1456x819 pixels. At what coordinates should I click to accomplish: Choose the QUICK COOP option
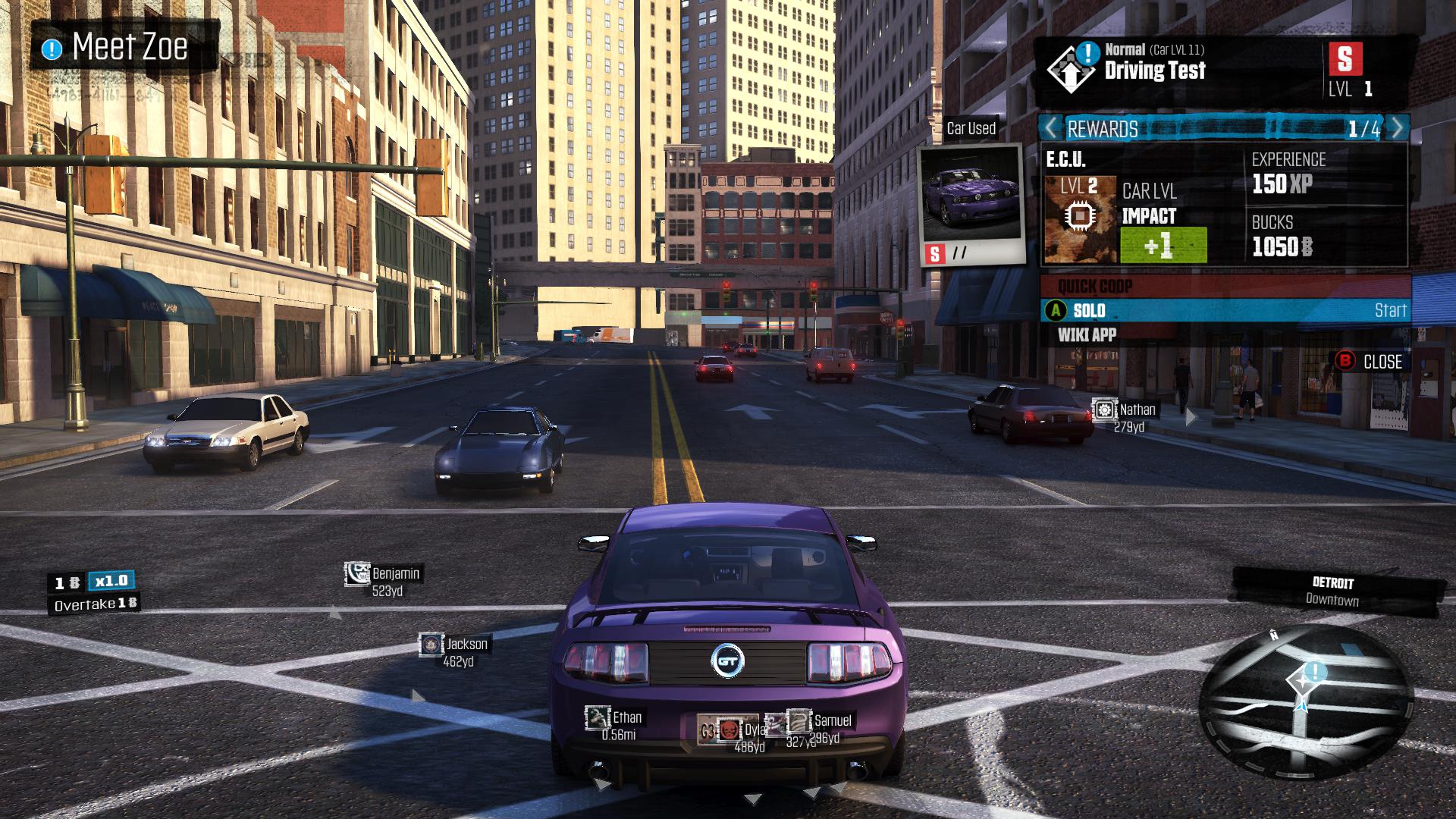pyautogui.click(x=1095, y=287)
